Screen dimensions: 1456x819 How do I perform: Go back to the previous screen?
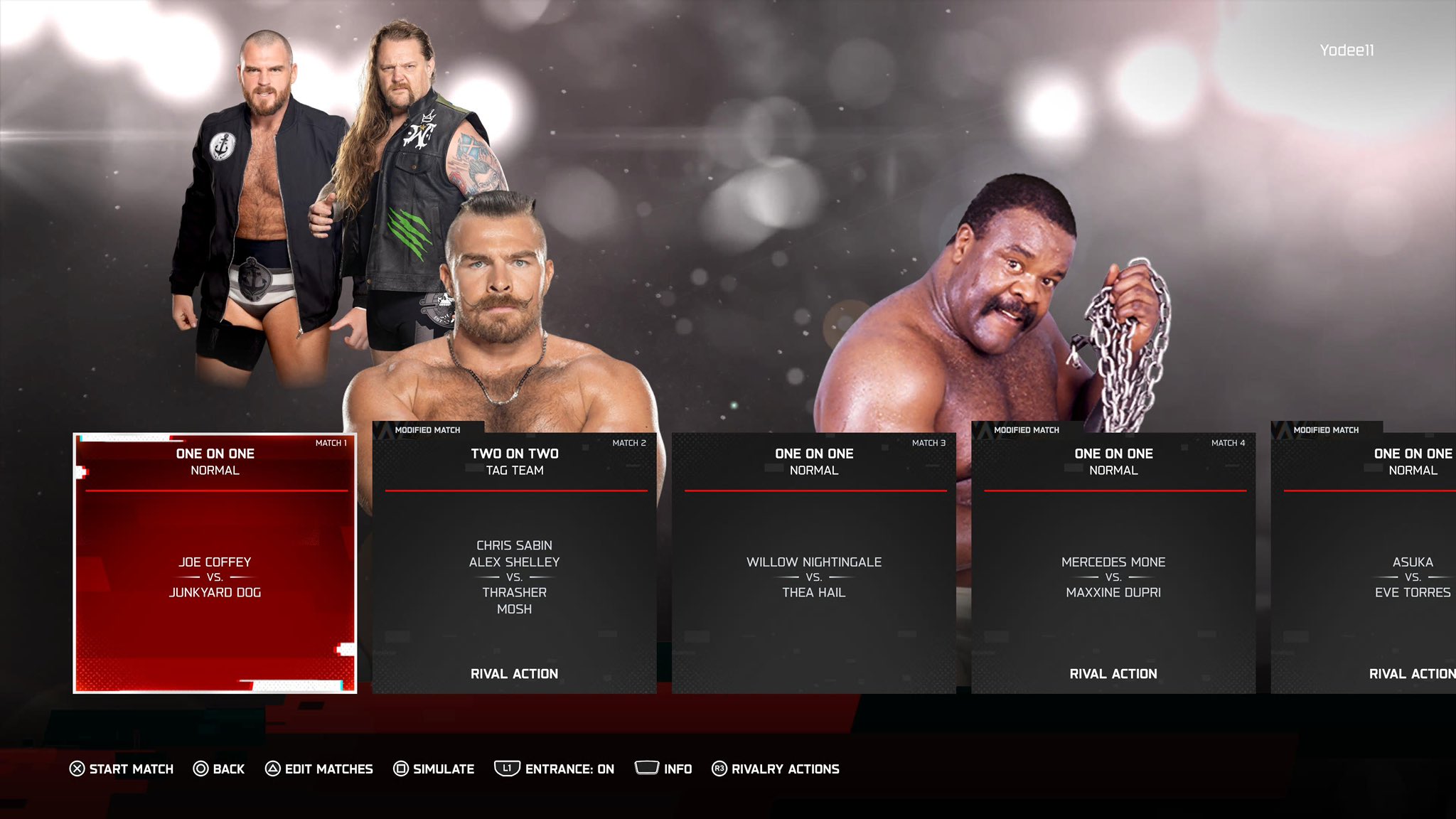coord(219,769)
